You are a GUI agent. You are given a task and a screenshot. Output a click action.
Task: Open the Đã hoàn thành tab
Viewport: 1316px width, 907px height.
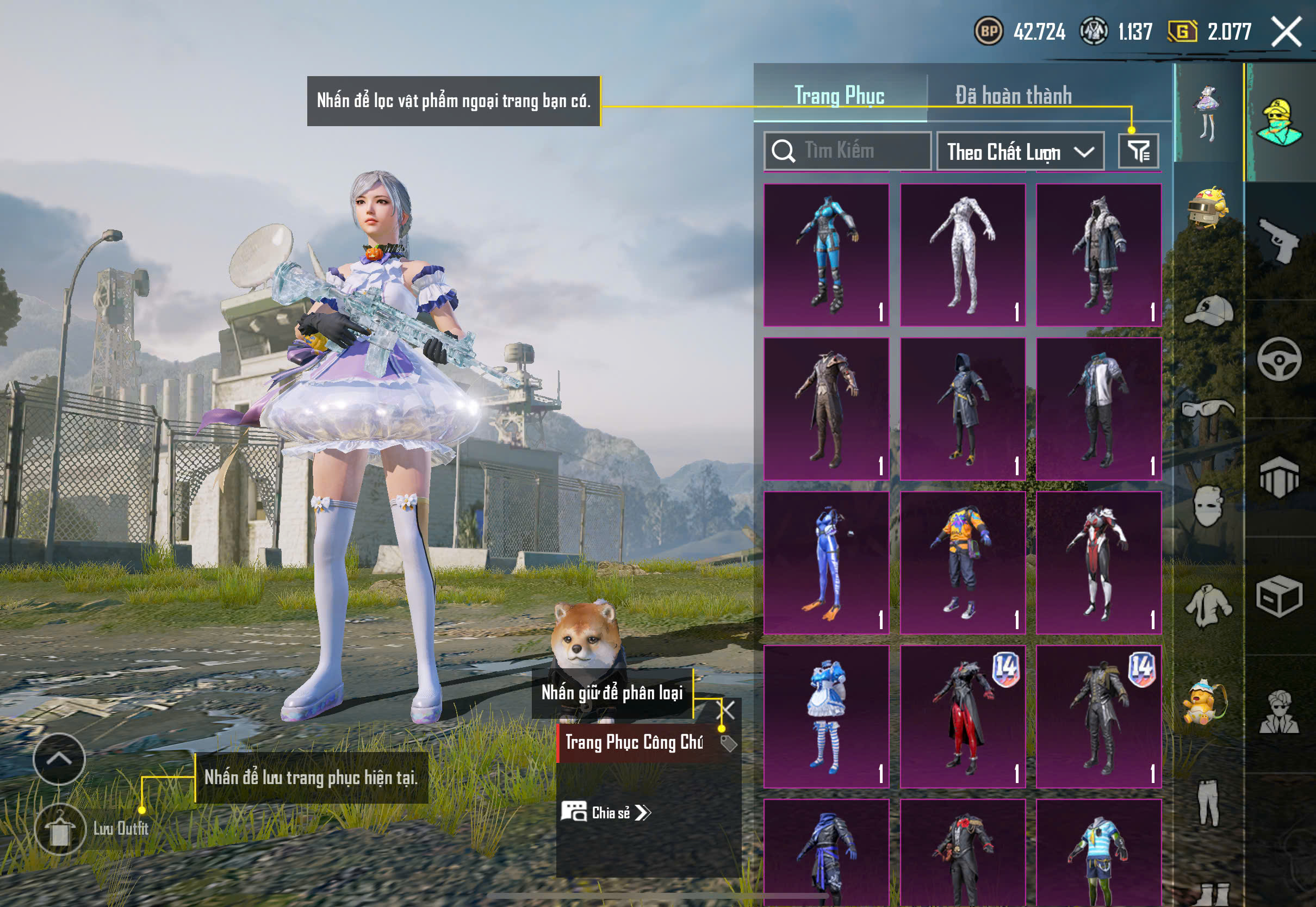click(x=1013, y=95)
